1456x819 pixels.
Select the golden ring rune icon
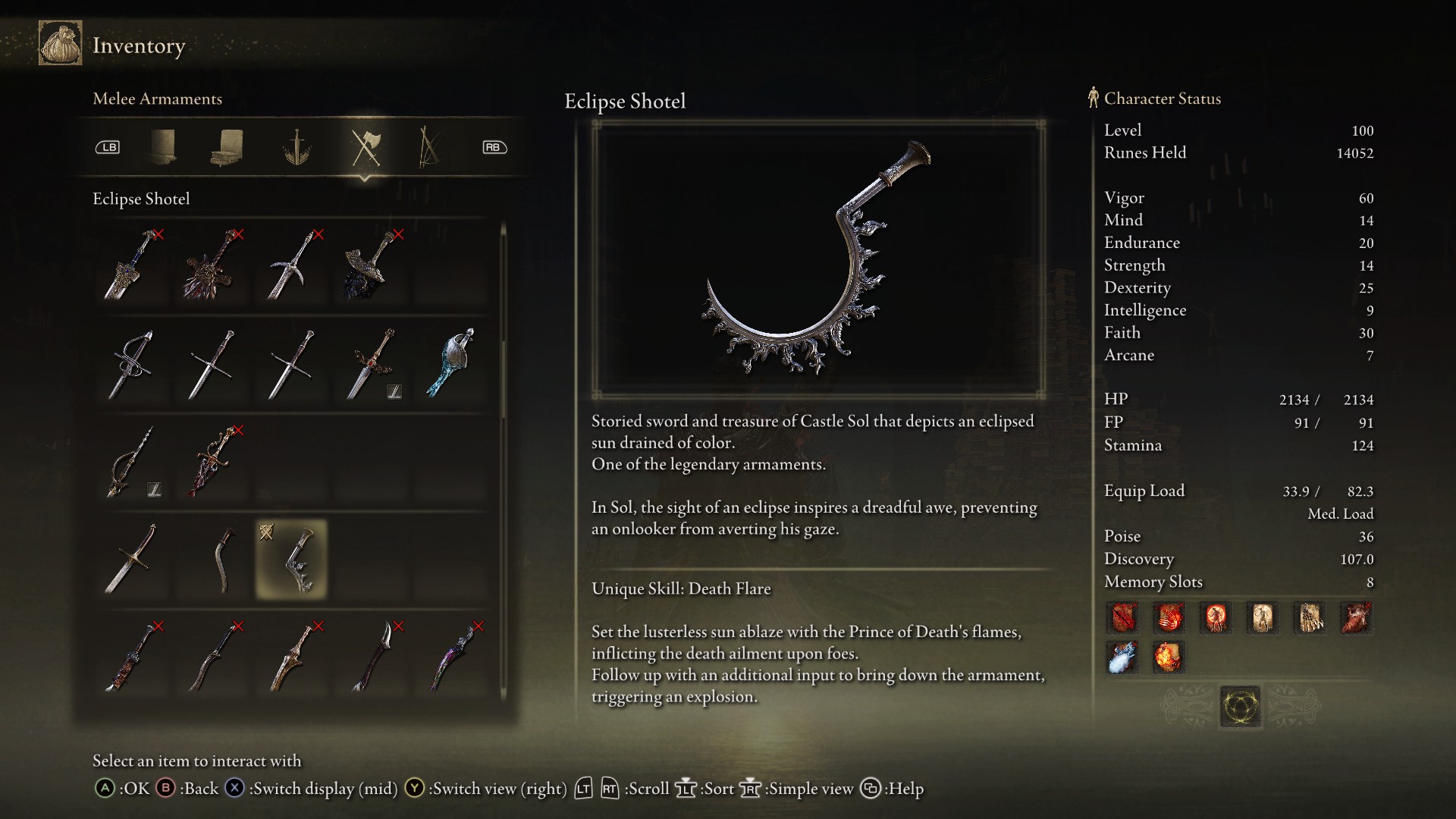(x=1240, y=707)
